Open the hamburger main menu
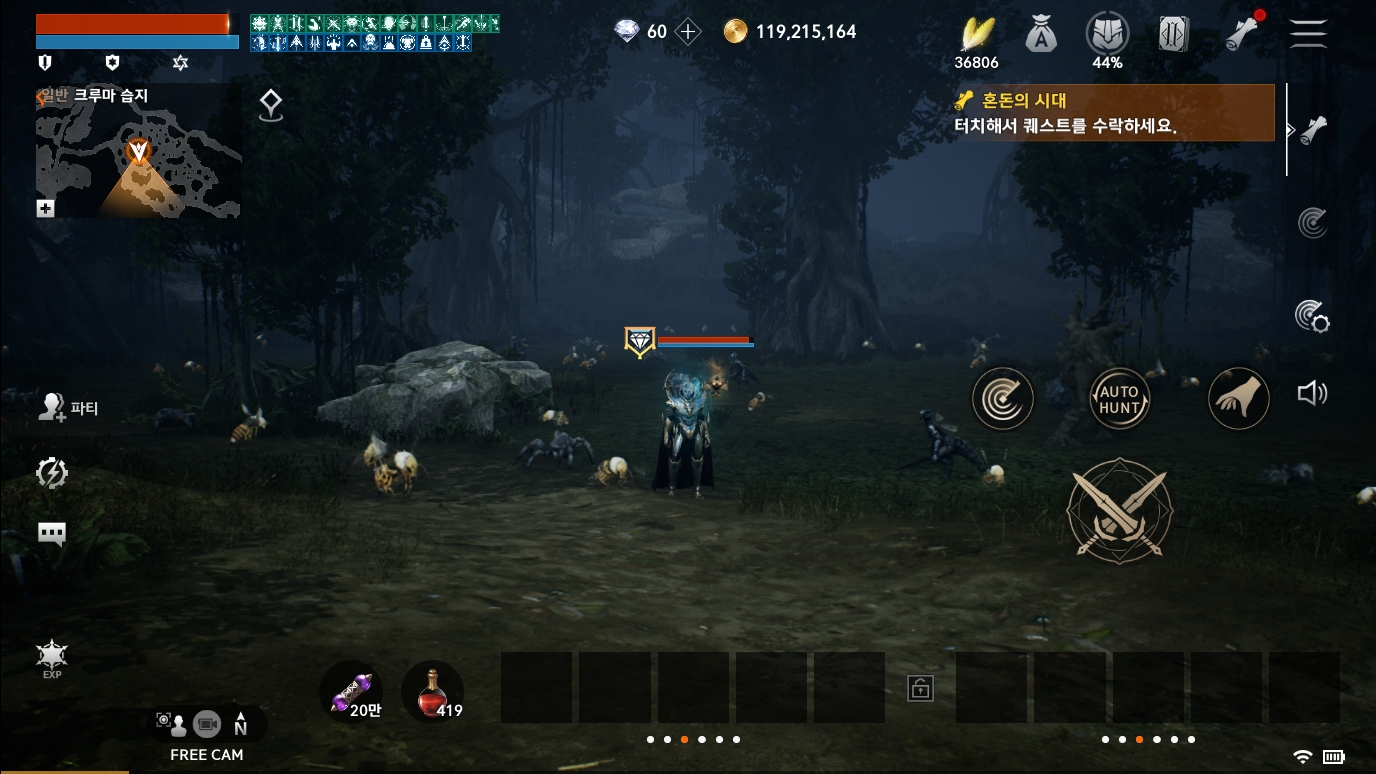Image resolution: width=1376 pixels, height=774 pixels. (x=1307, y=33)
